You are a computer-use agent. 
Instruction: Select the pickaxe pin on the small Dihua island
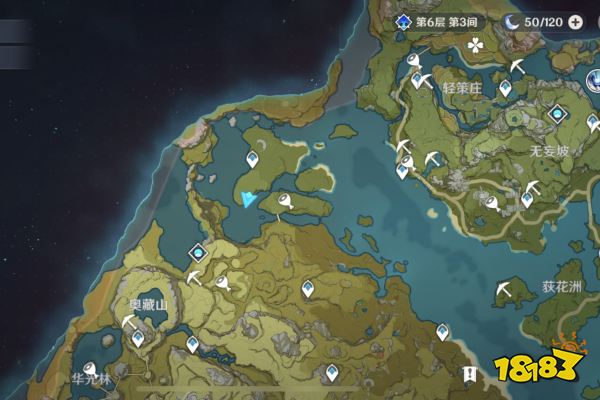(503, 289)
